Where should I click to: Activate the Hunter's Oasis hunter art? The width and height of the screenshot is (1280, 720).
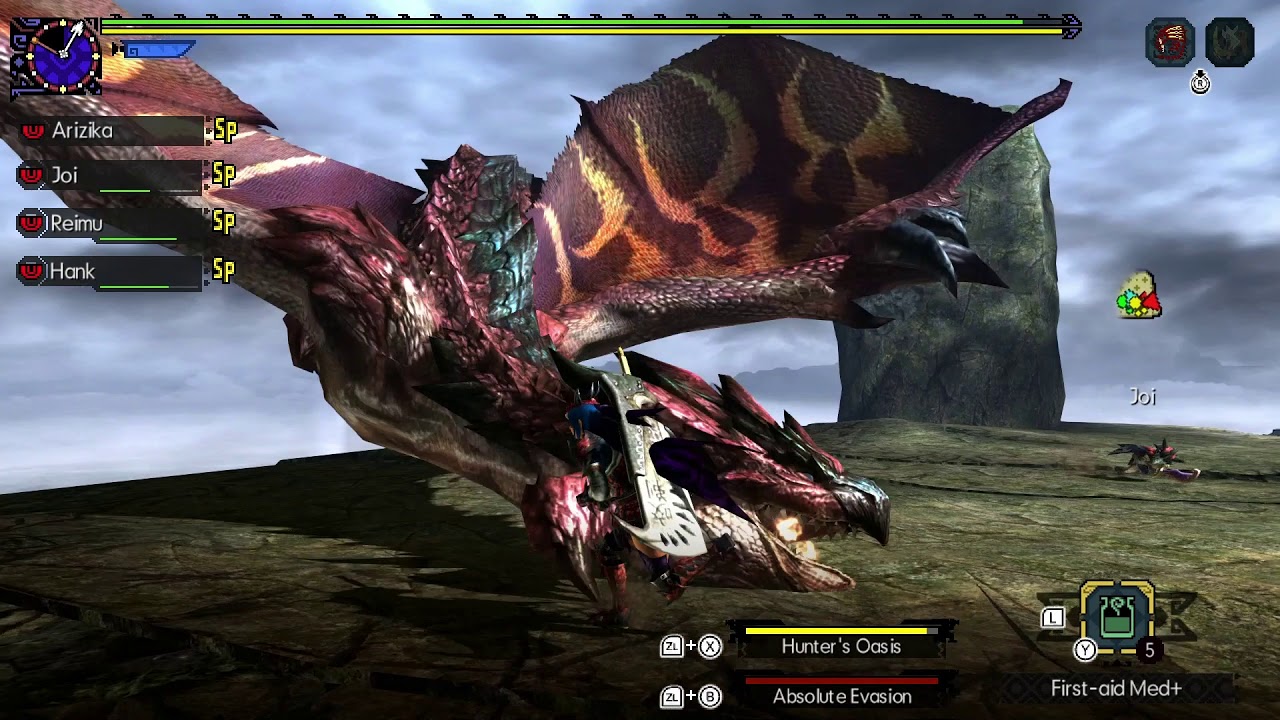[841, 646]
